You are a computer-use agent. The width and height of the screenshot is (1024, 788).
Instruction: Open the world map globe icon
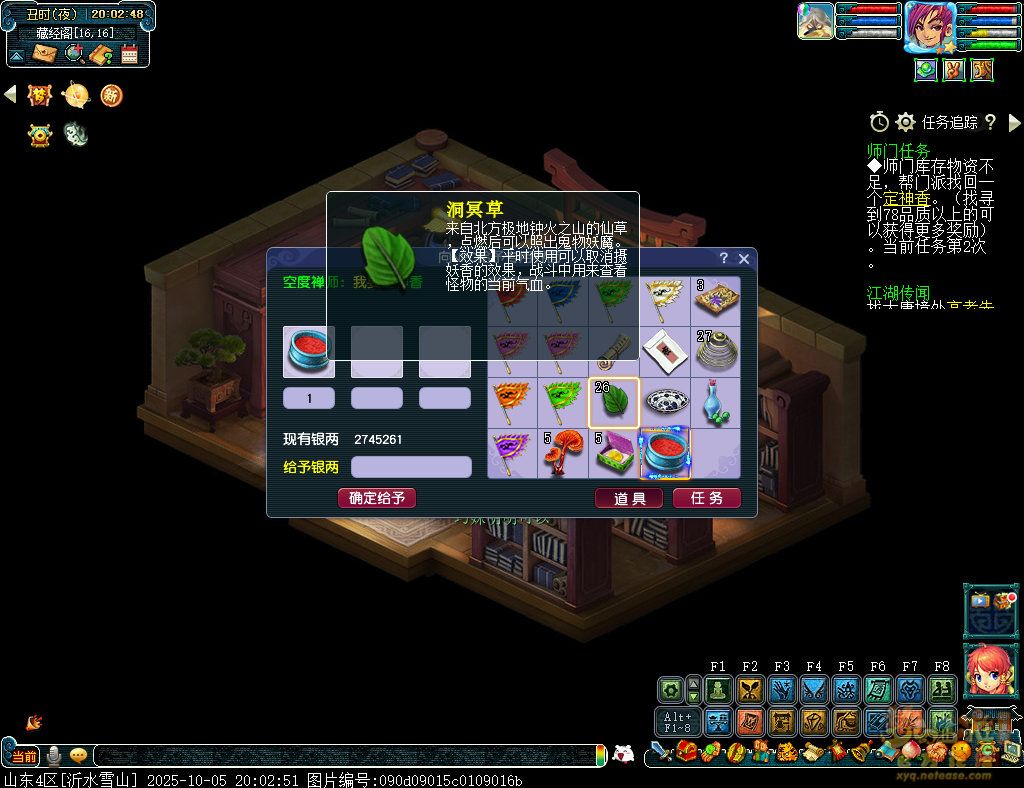[74, 53]
